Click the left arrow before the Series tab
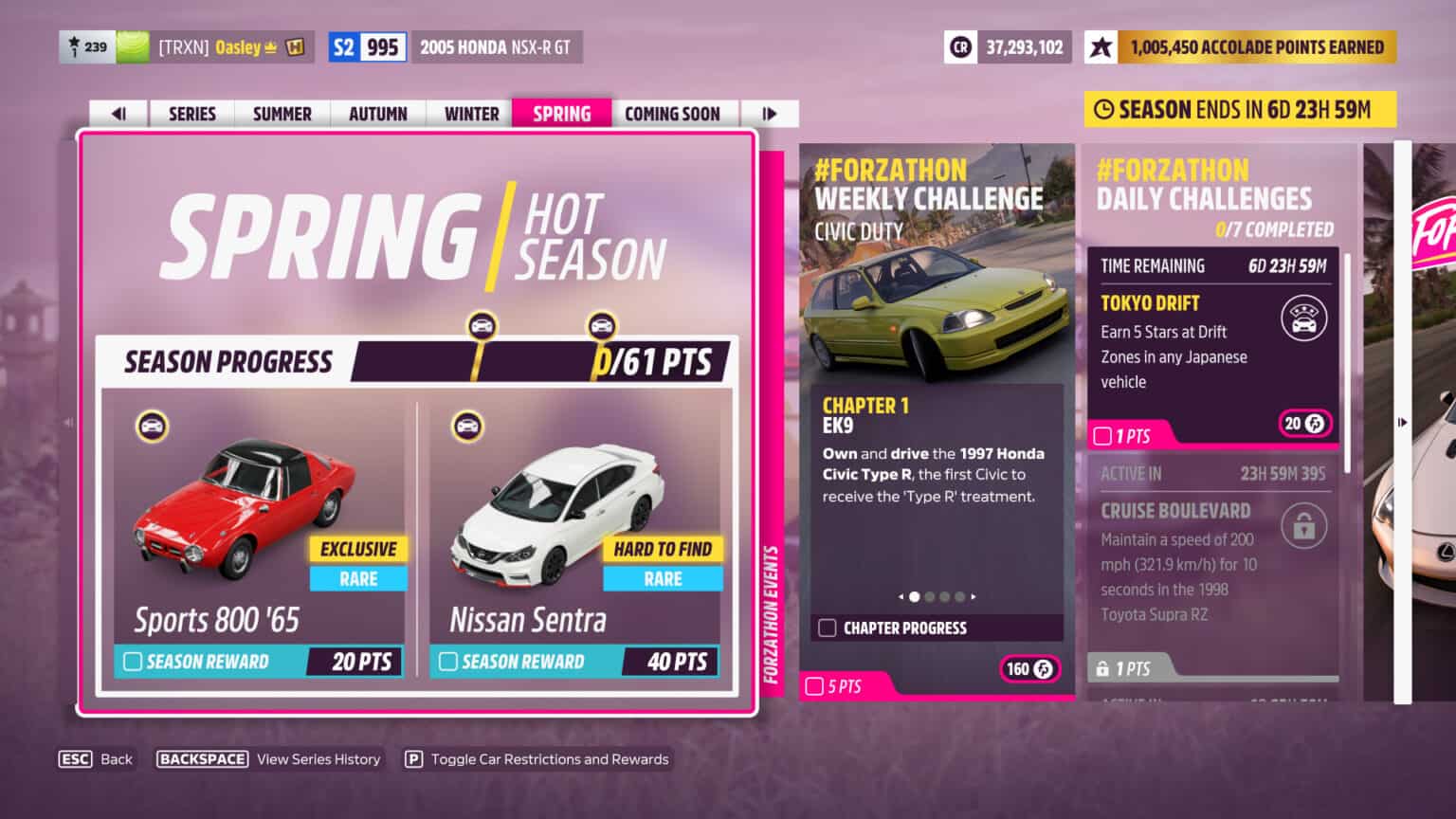Screen dimensions: 1456x819 pos(118,113)
